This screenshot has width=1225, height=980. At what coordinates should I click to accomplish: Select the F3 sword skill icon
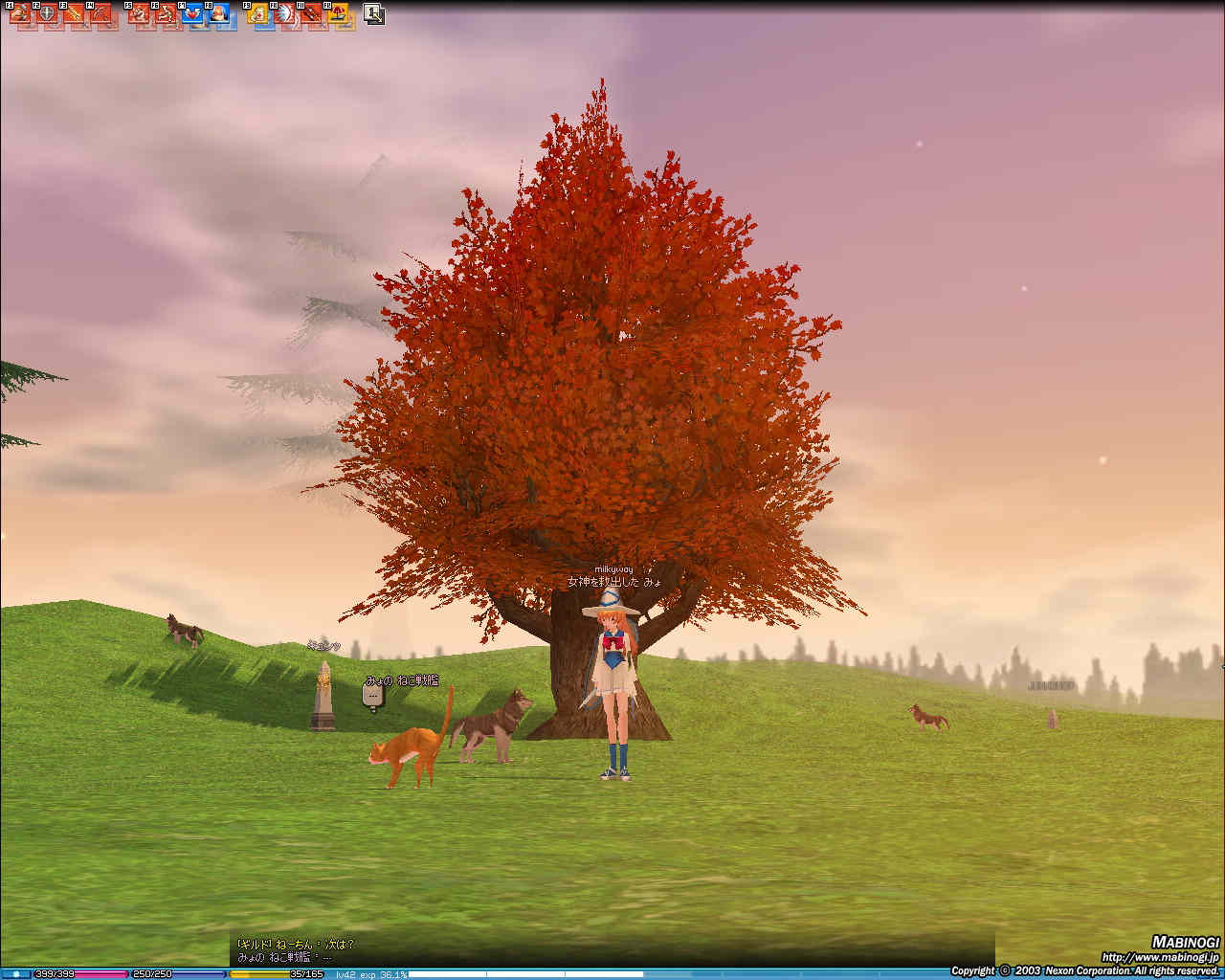pyautogui.click(x=73, y=14)
